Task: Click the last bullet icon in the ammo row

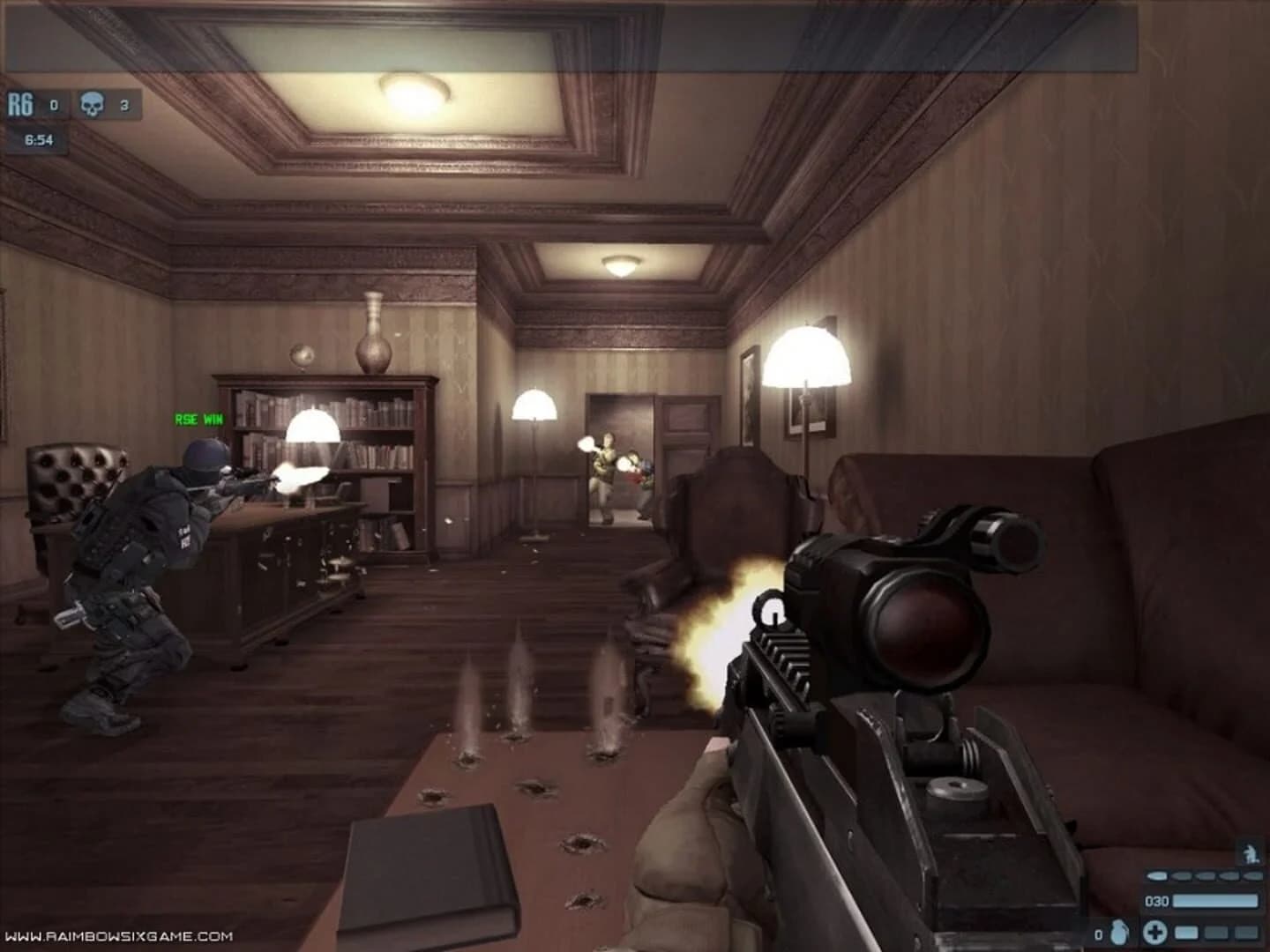Action: click(x=1252, y=876)
